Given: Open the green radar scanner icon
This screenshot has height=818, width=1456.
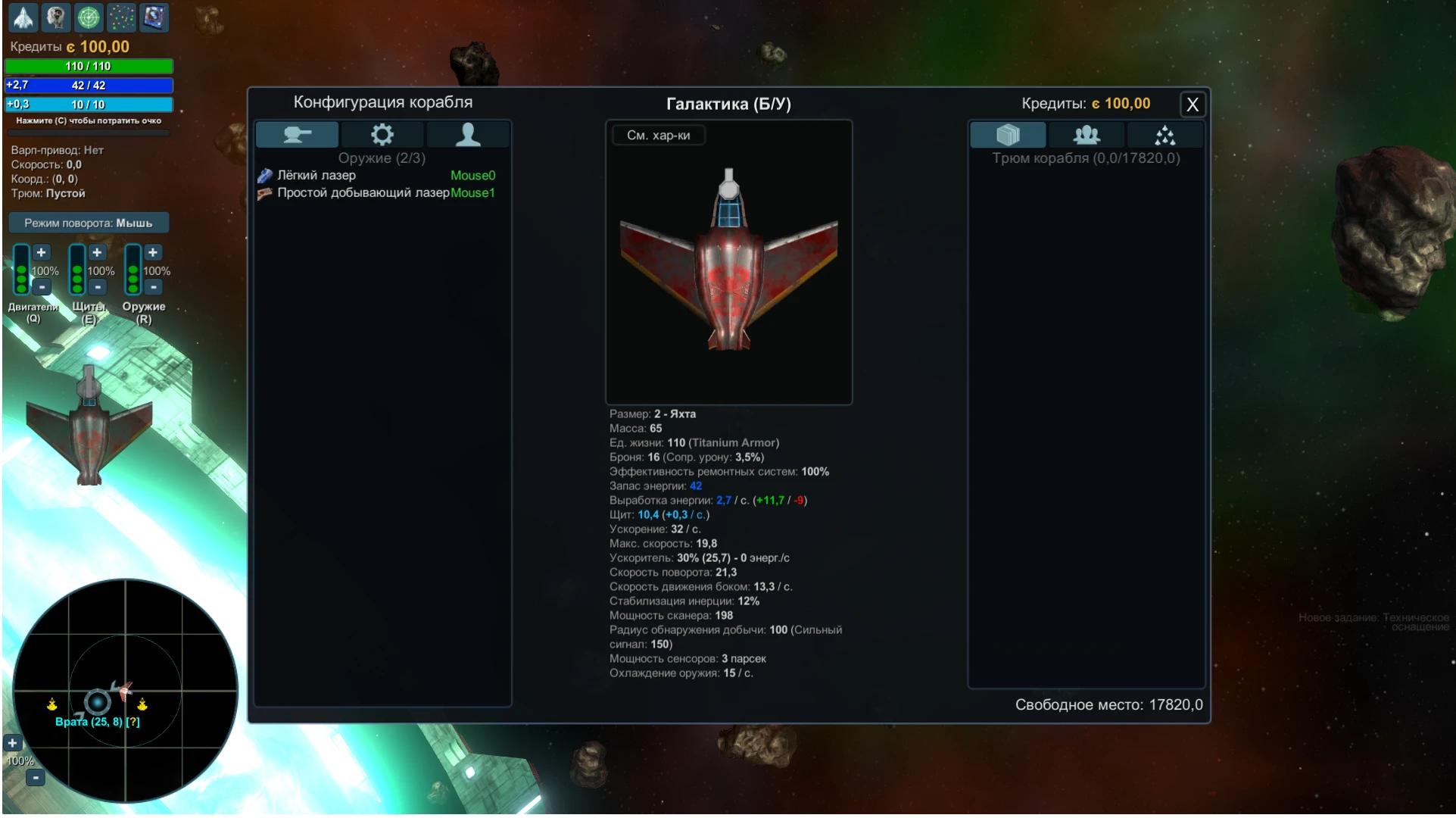Looking at the screenshot, I should (x=89, y=17).
